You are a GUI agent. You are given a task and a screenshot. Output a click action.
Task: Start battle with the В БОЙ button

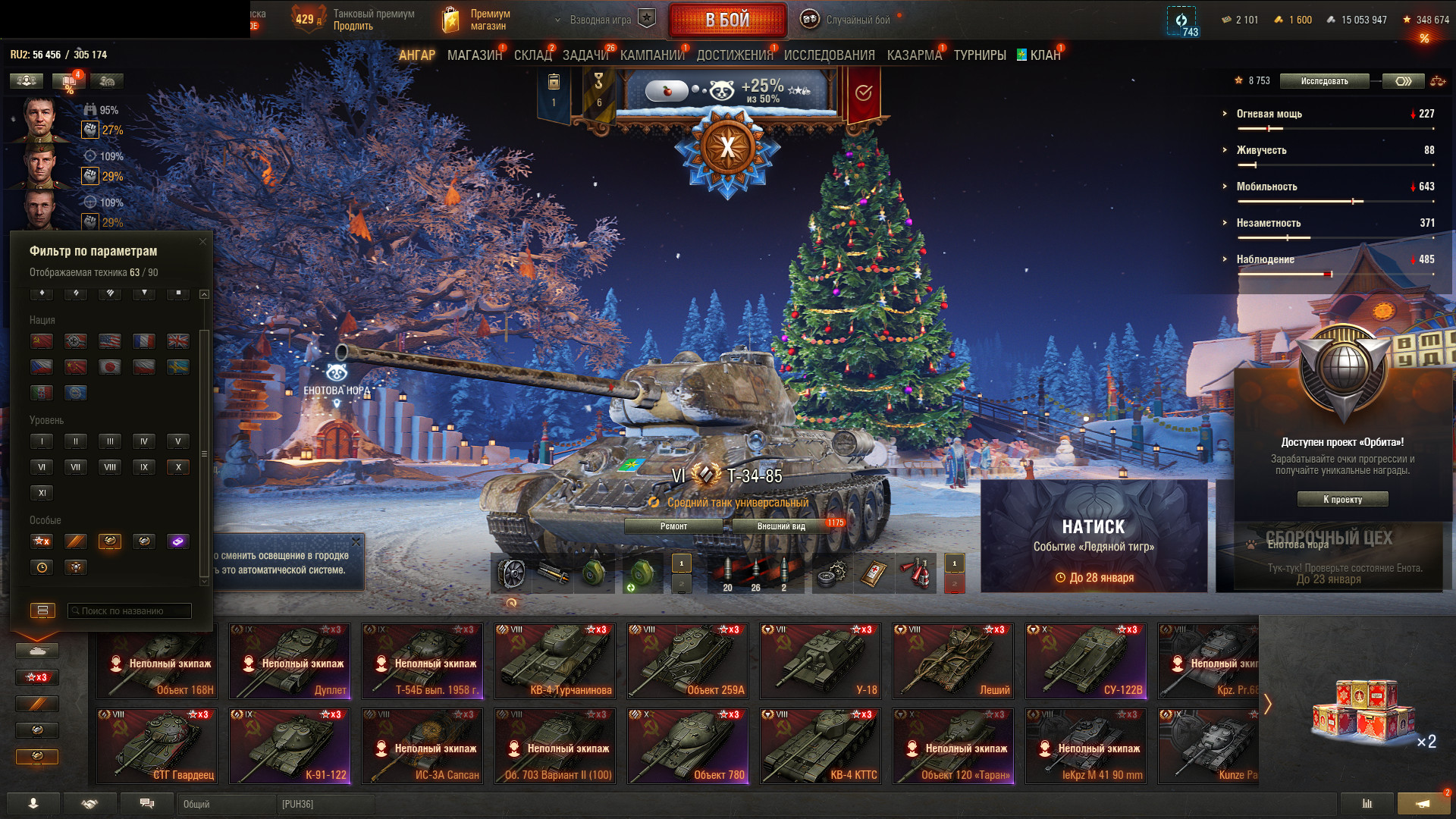point(726,20)
